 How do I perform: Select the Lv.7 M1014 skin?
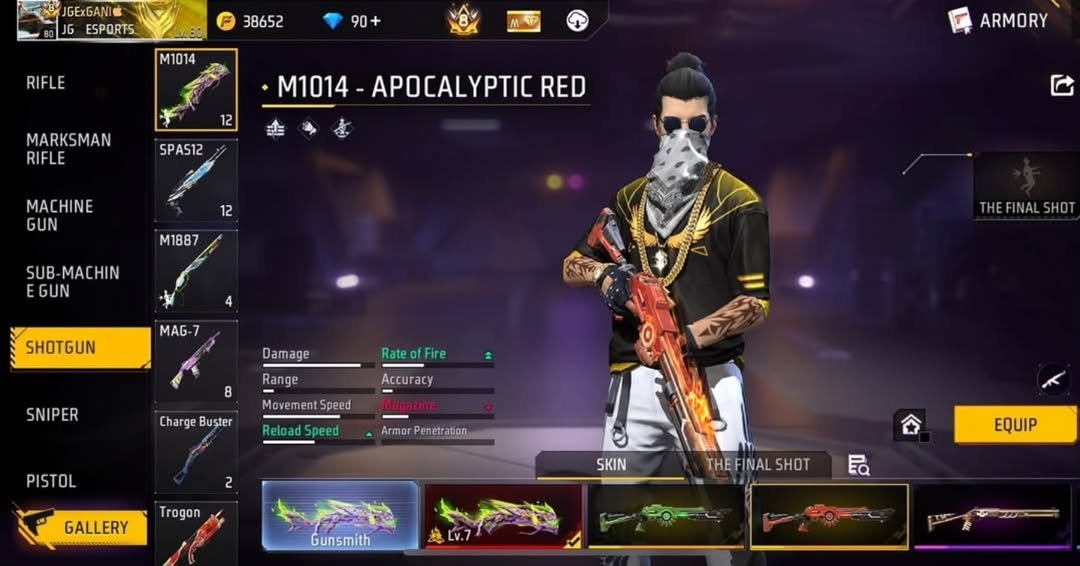tap(503, 516)
